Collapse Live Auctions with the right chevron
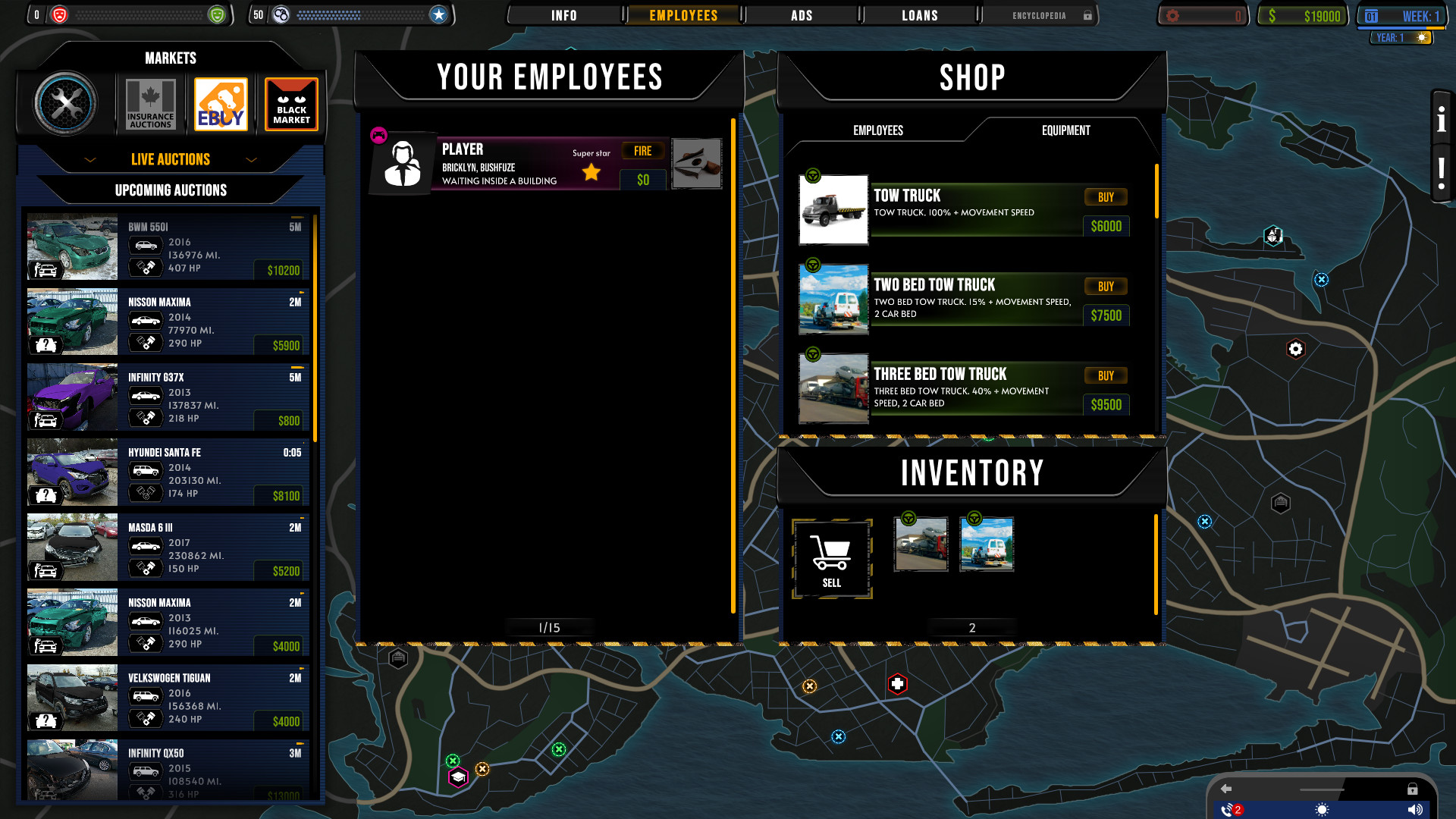This screenshot has width=1456, height=819. click(252, 160)
